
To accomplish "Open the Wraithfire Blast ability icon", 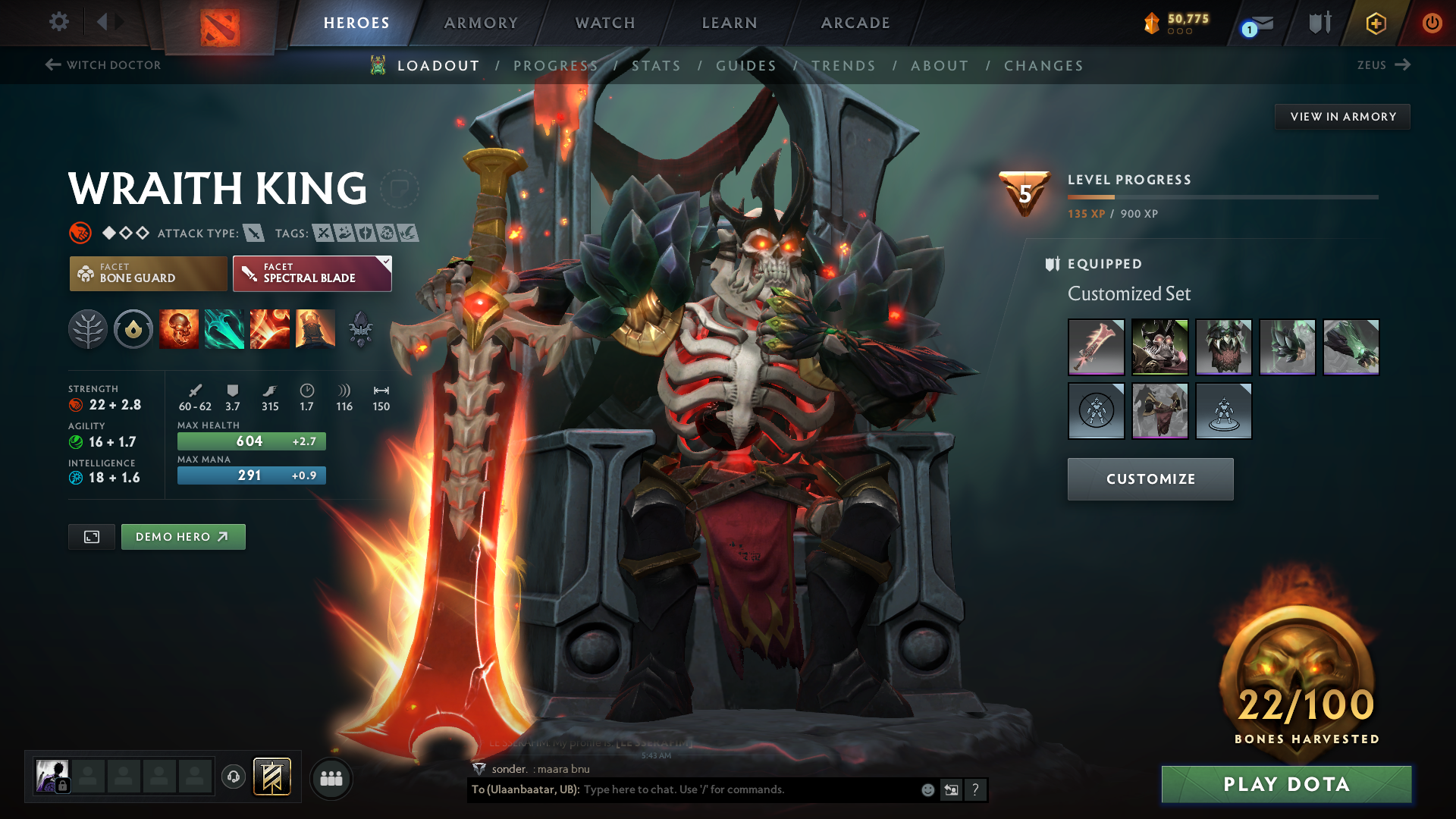I will coord(179,328).
